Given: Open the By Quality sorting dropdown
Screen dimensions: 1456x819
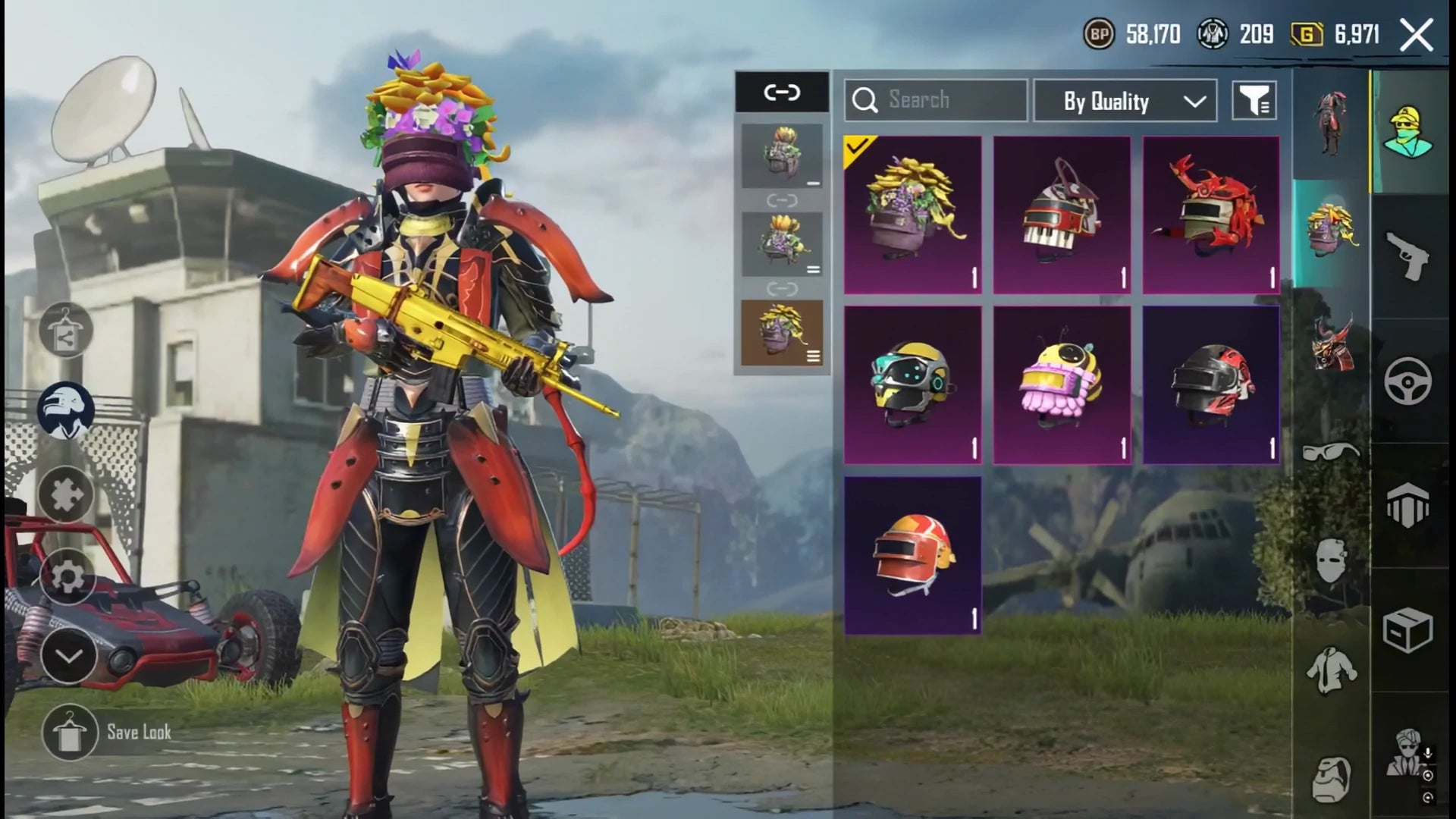Looking at the screenshot, I should click(x=1122, y=101).
